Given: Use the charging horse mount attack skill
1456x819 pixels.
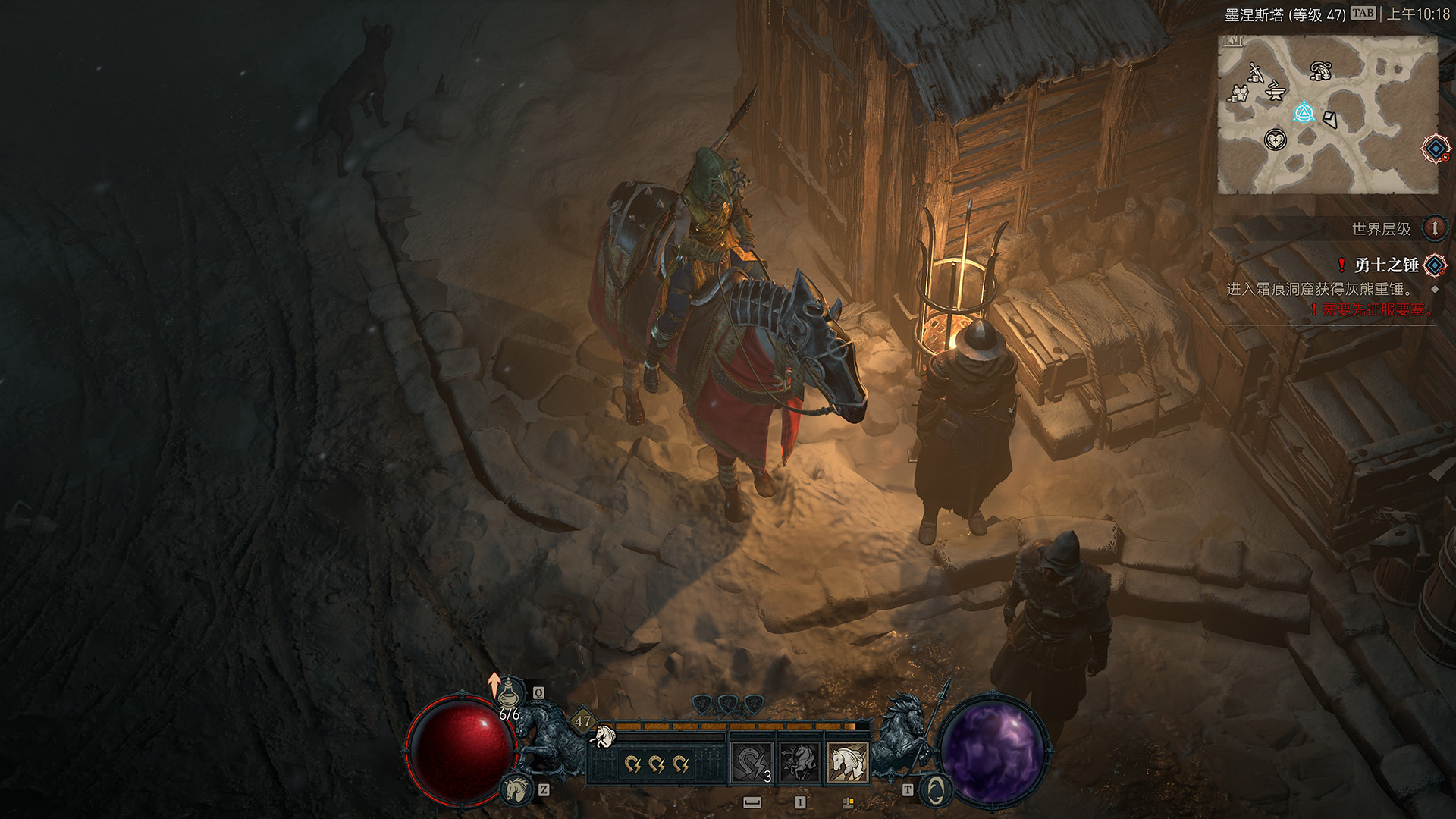Looking at the screenshot, I should pos(799,762).
